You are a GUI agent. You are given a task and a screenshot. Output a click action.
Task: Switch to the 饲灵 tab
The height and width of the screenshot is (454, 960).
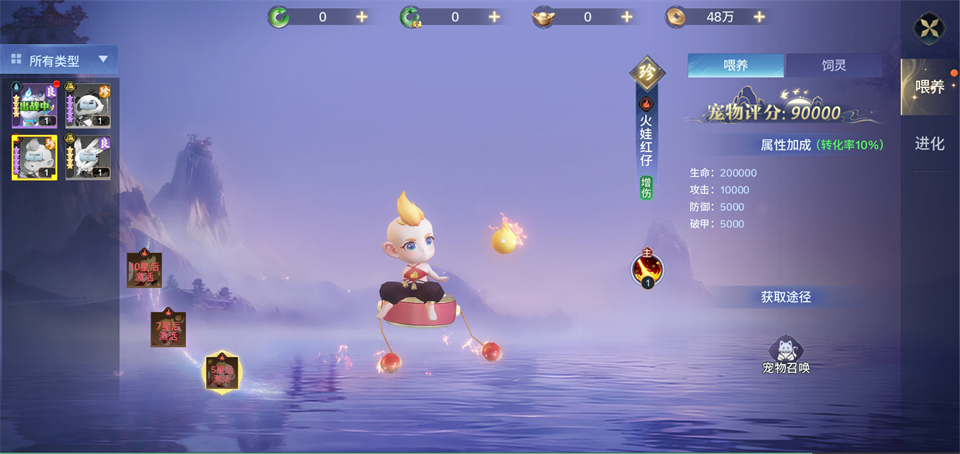[833, 66]
